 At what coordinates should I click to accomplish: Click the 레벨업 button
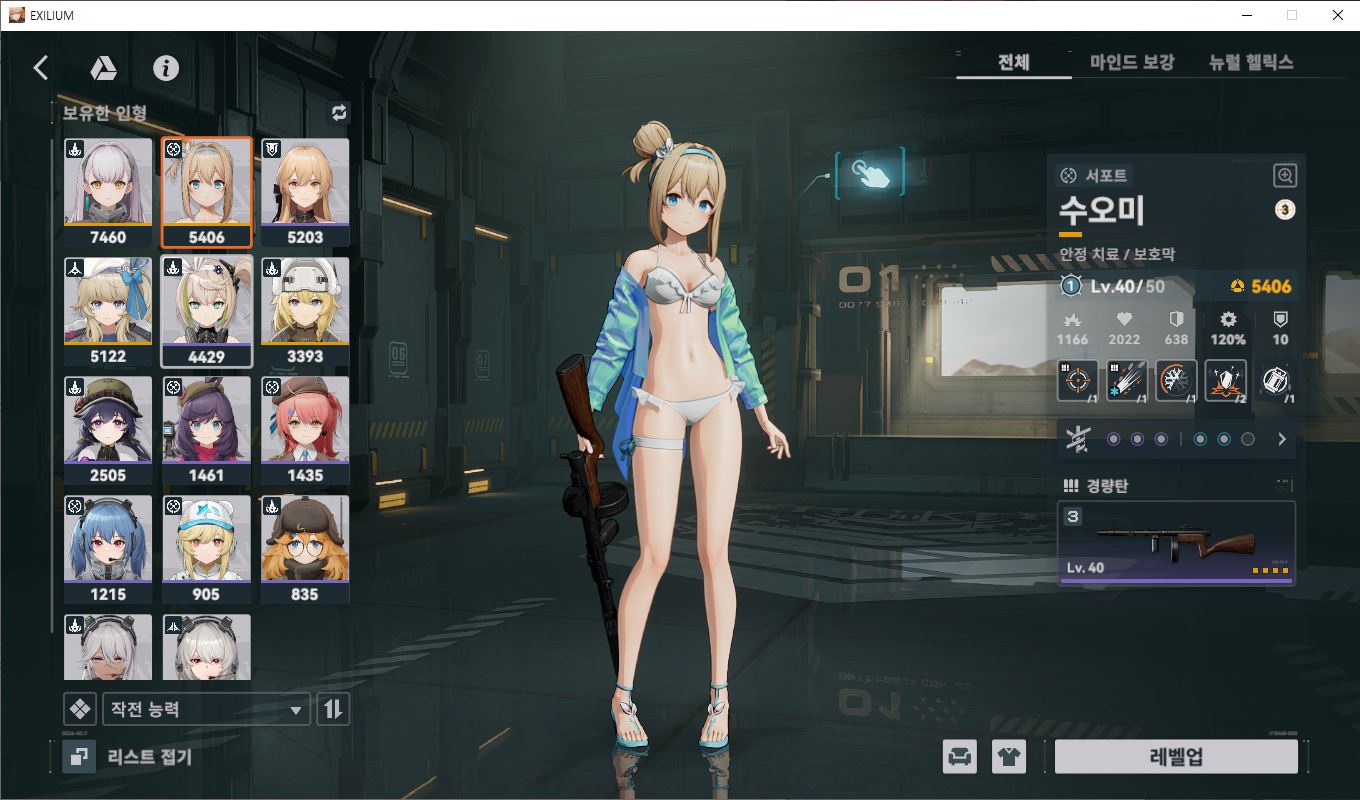point(1176,757)
